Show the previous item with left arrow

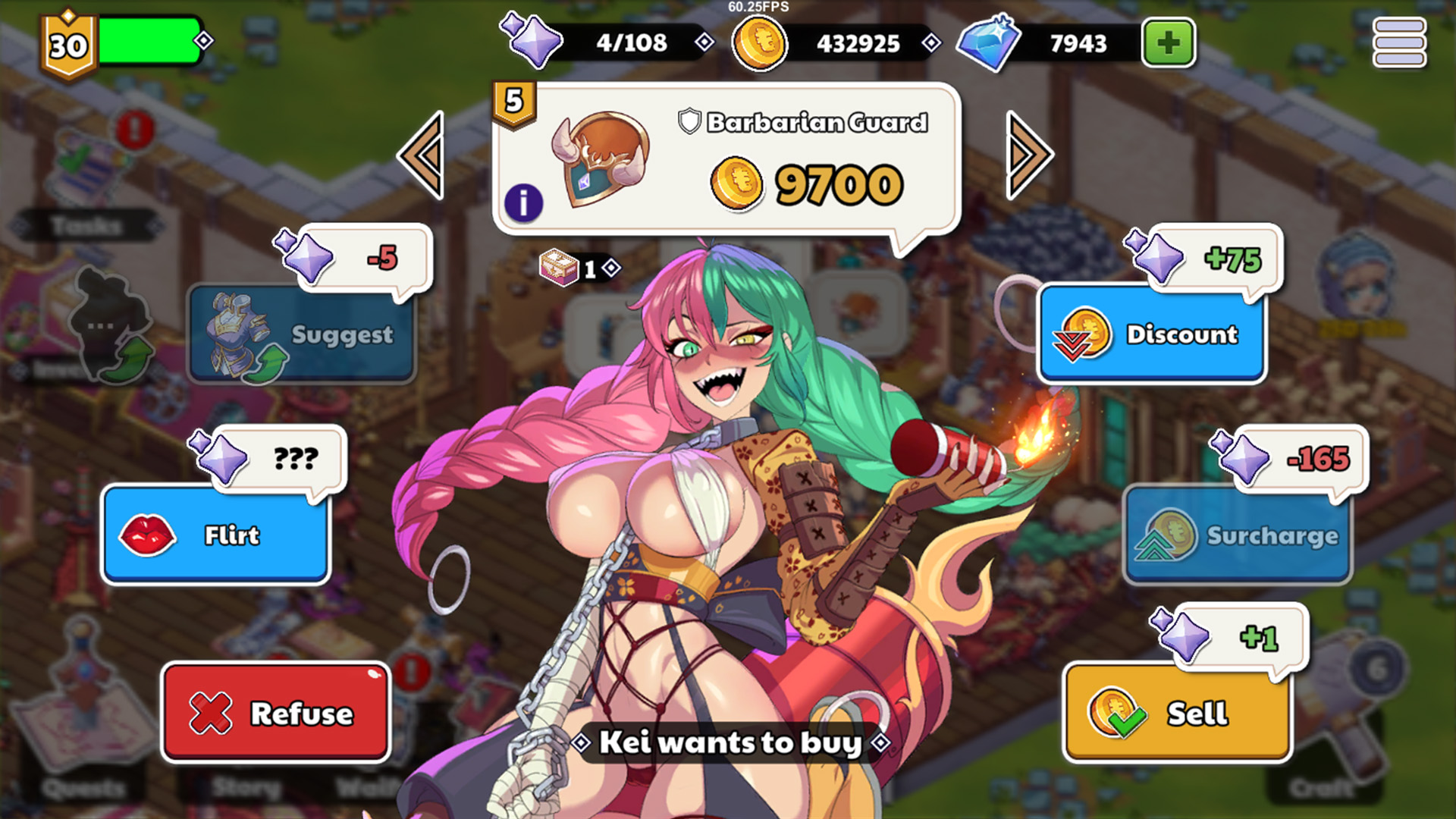(422, 155)
